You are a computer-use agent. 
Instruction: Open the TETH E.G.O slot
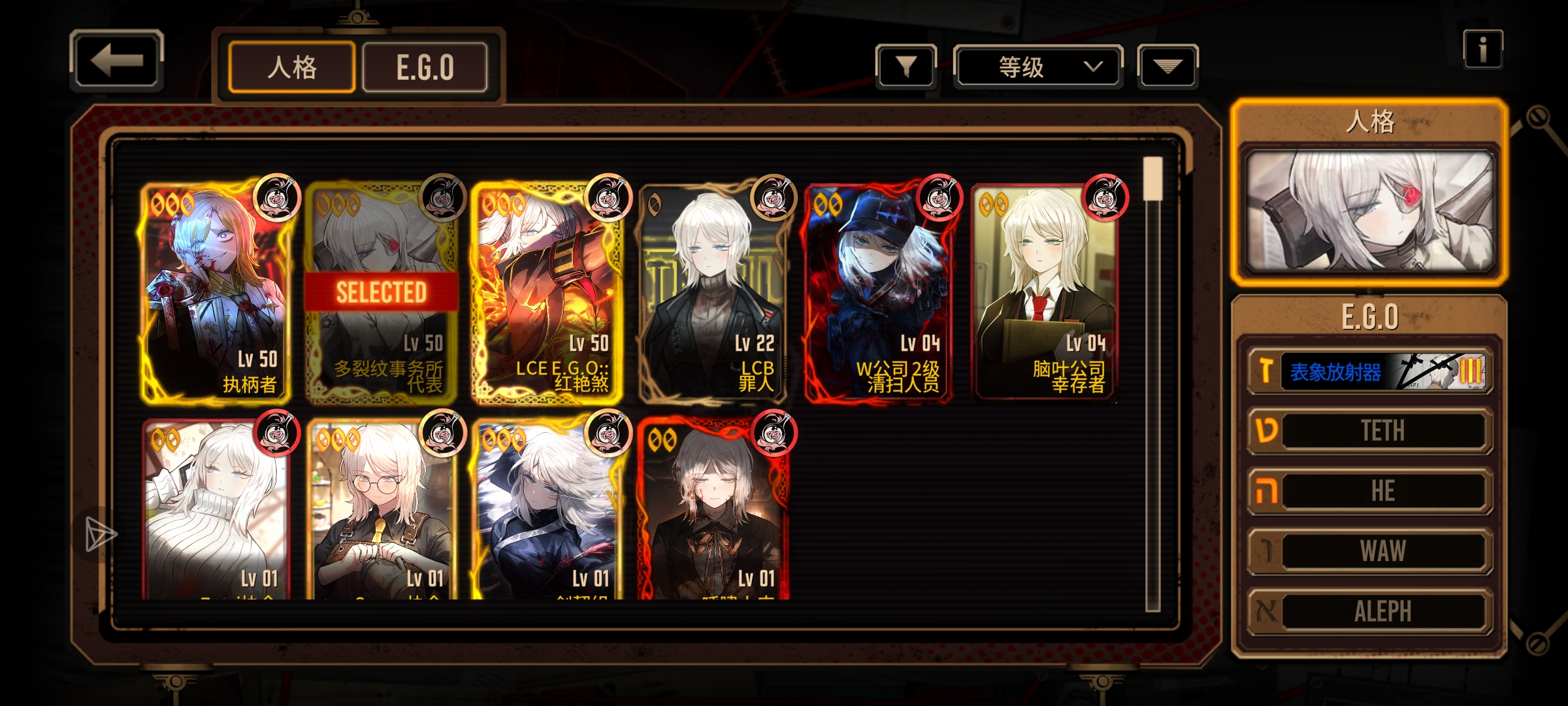pyautogui.click(x=1370, y=431)
